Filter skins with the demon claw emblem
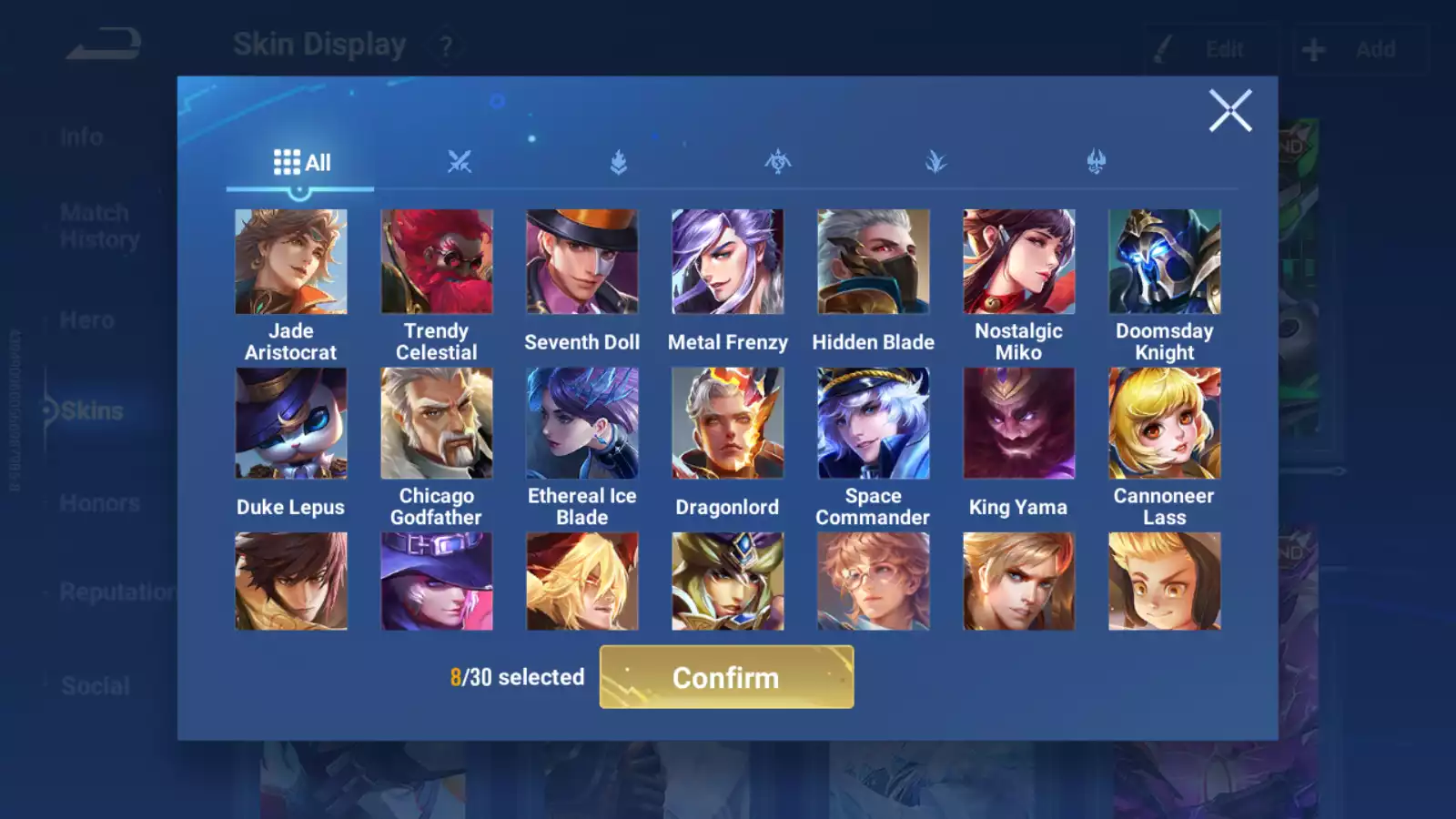 point(1095,162)
